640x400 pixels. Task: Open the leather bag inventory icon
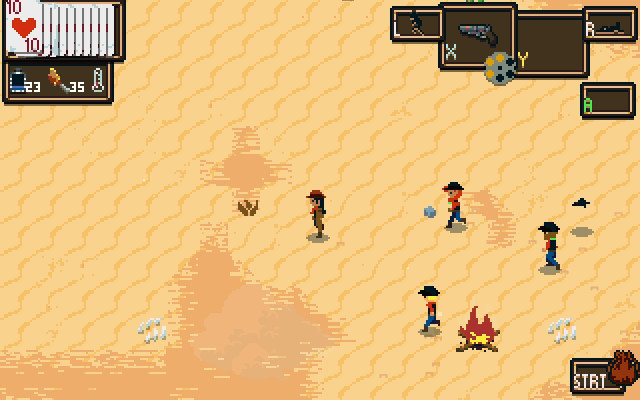coord(624,369)
